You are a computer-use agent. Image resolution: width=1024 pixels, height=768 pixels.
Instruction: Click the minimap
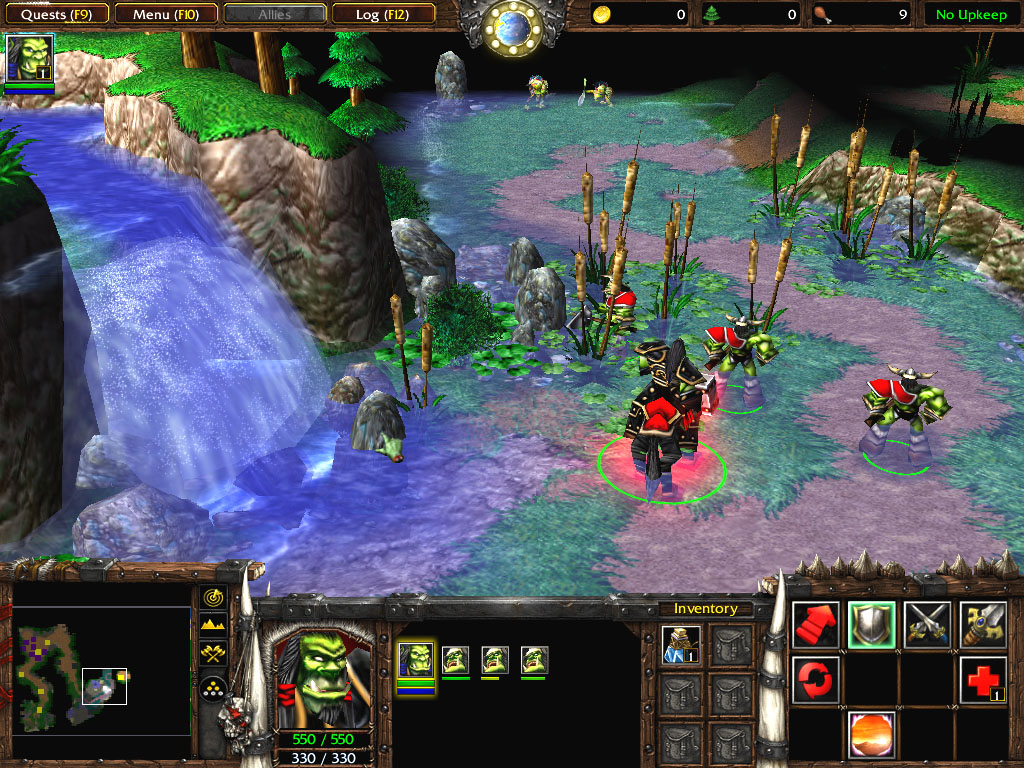tap(102, 670)
